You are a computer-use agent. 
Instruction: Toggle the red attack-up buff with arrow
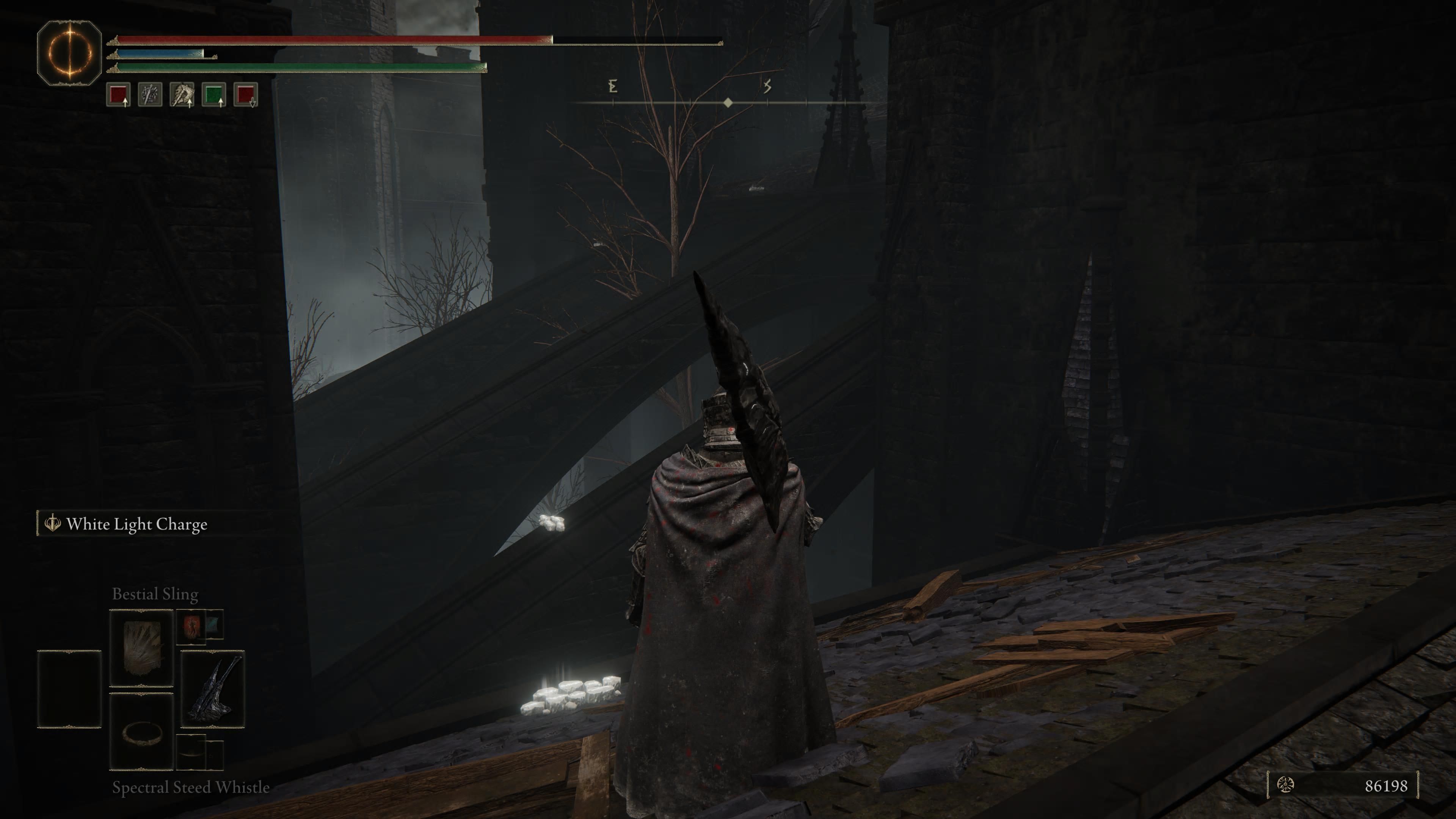[x=119, y=96]
